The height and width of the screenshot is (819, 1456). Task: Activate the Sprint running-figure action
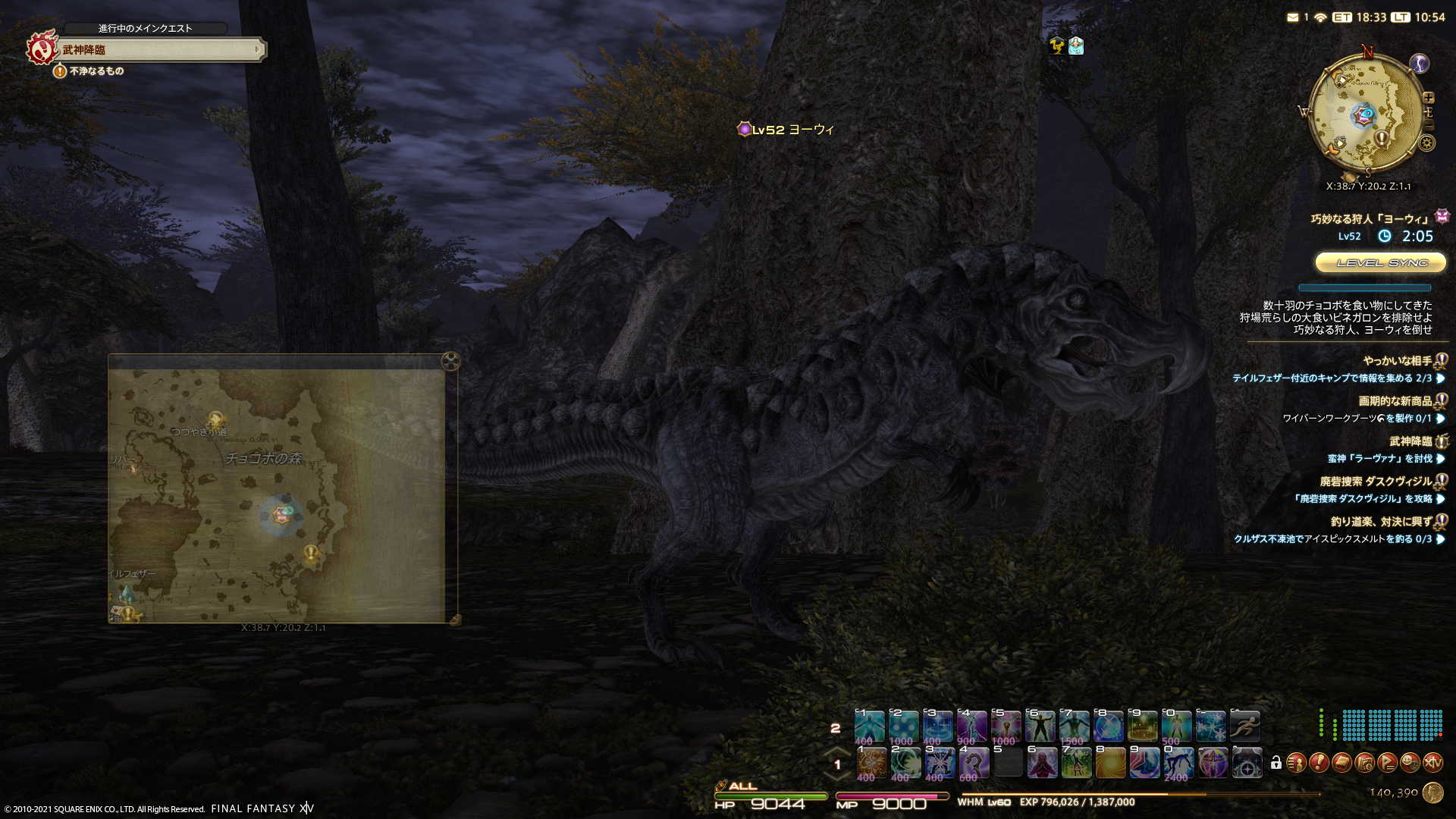pos(1244,726)
